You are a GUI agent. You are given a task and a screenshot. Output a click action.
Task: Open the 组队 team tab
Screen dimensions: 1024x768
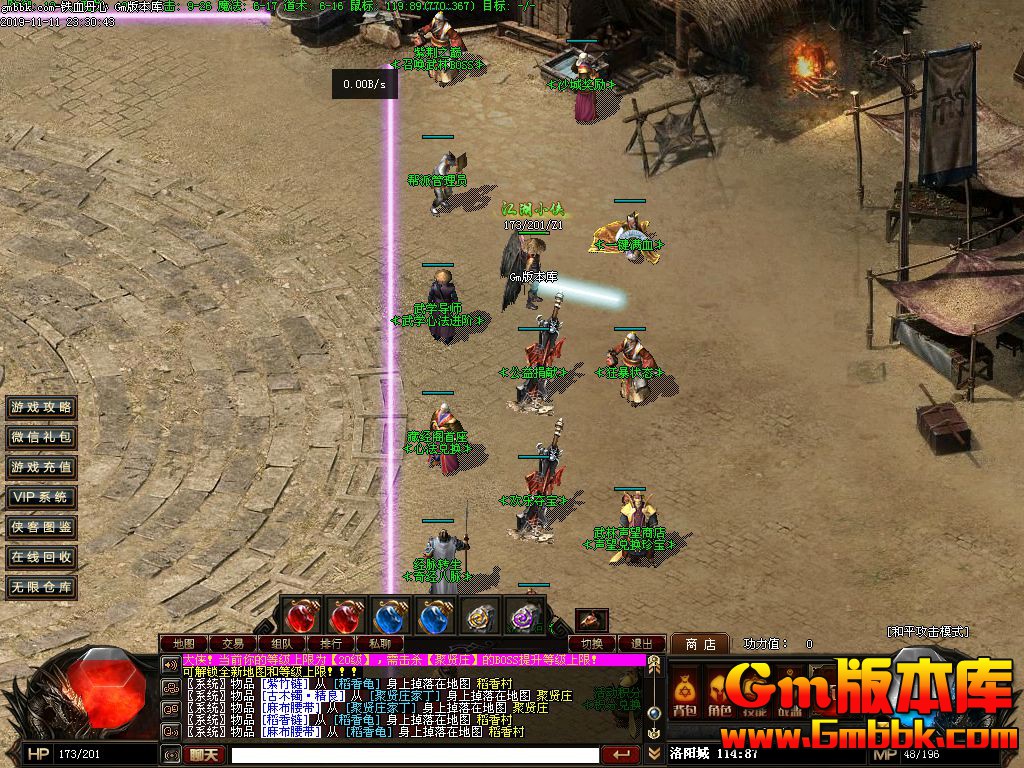point(282,643)
